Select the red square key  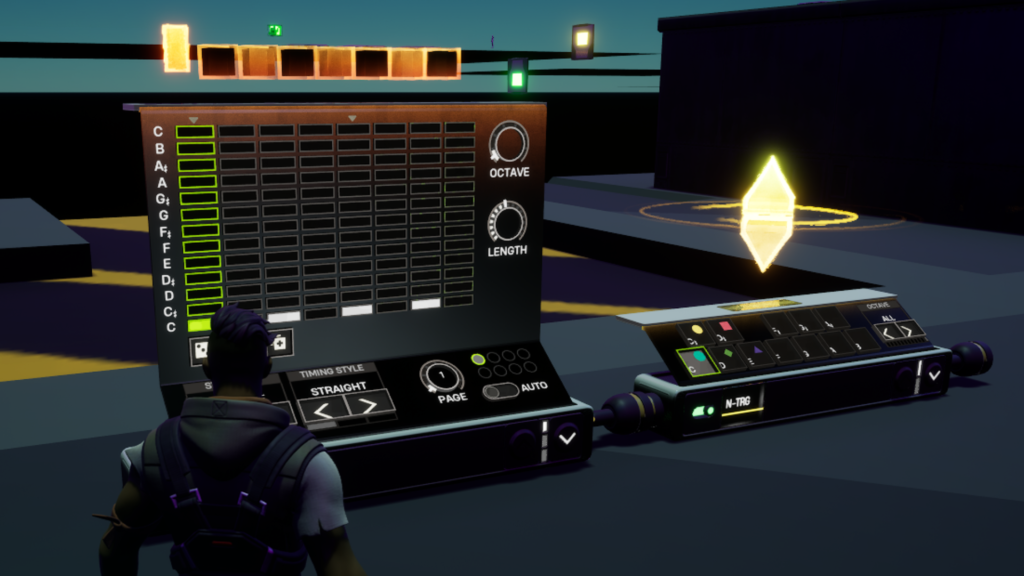coord(727,326)
